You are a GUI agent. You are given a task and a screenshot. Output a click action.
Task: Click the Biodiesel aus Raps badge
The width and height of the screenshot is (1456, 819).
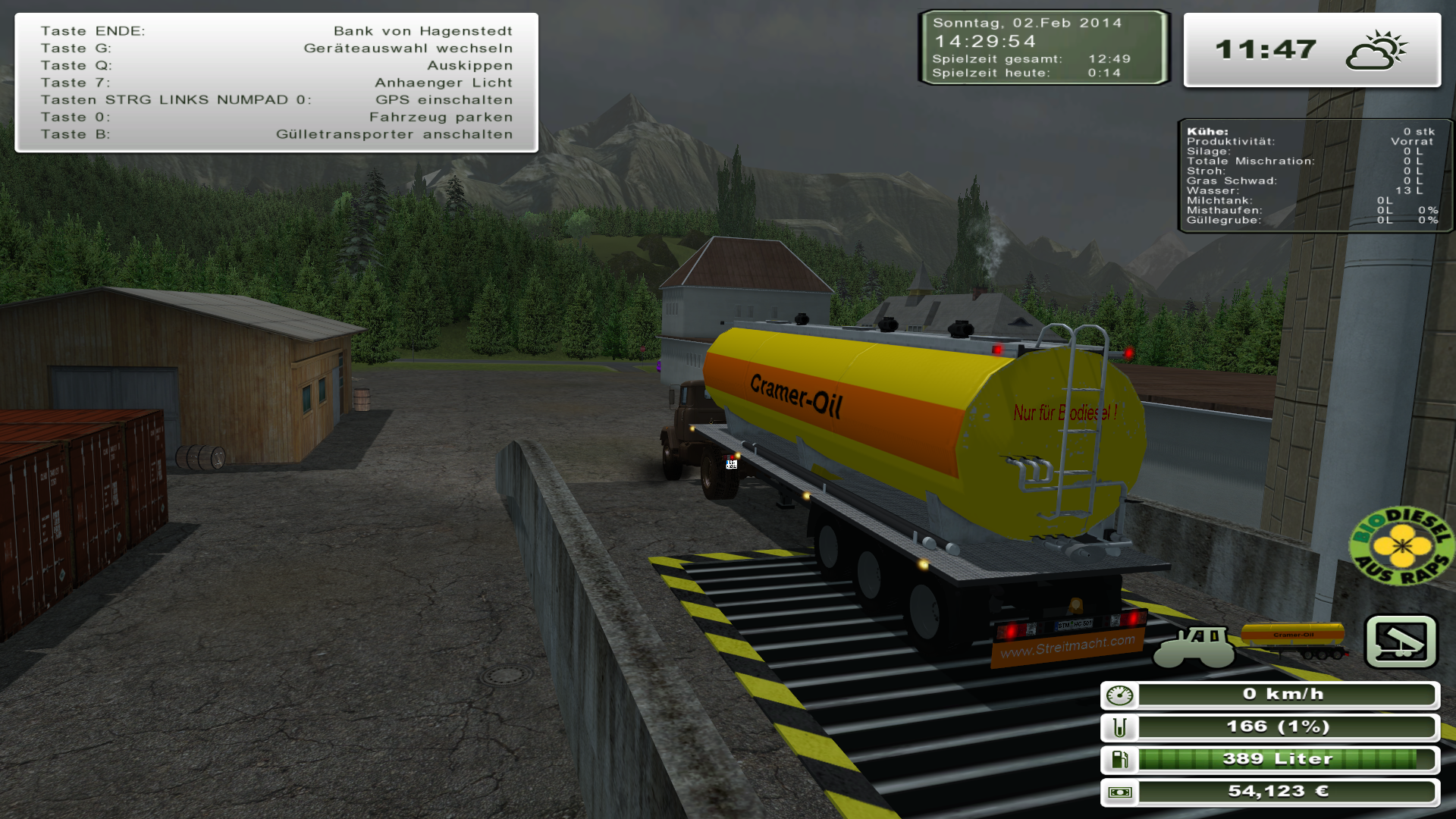[x=1401, y=545]
